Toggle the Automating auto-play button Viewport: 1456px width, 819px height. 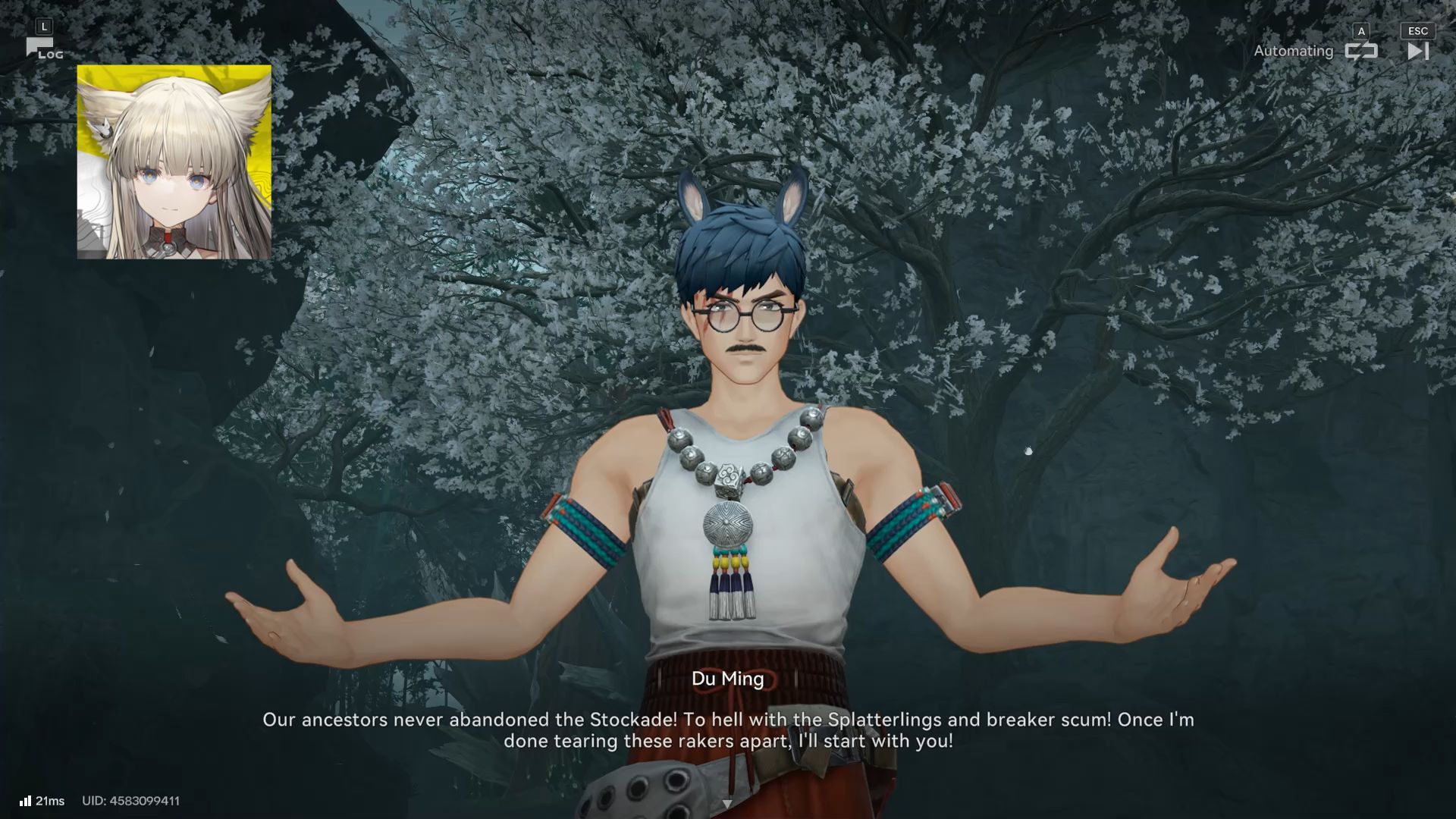1360,51
